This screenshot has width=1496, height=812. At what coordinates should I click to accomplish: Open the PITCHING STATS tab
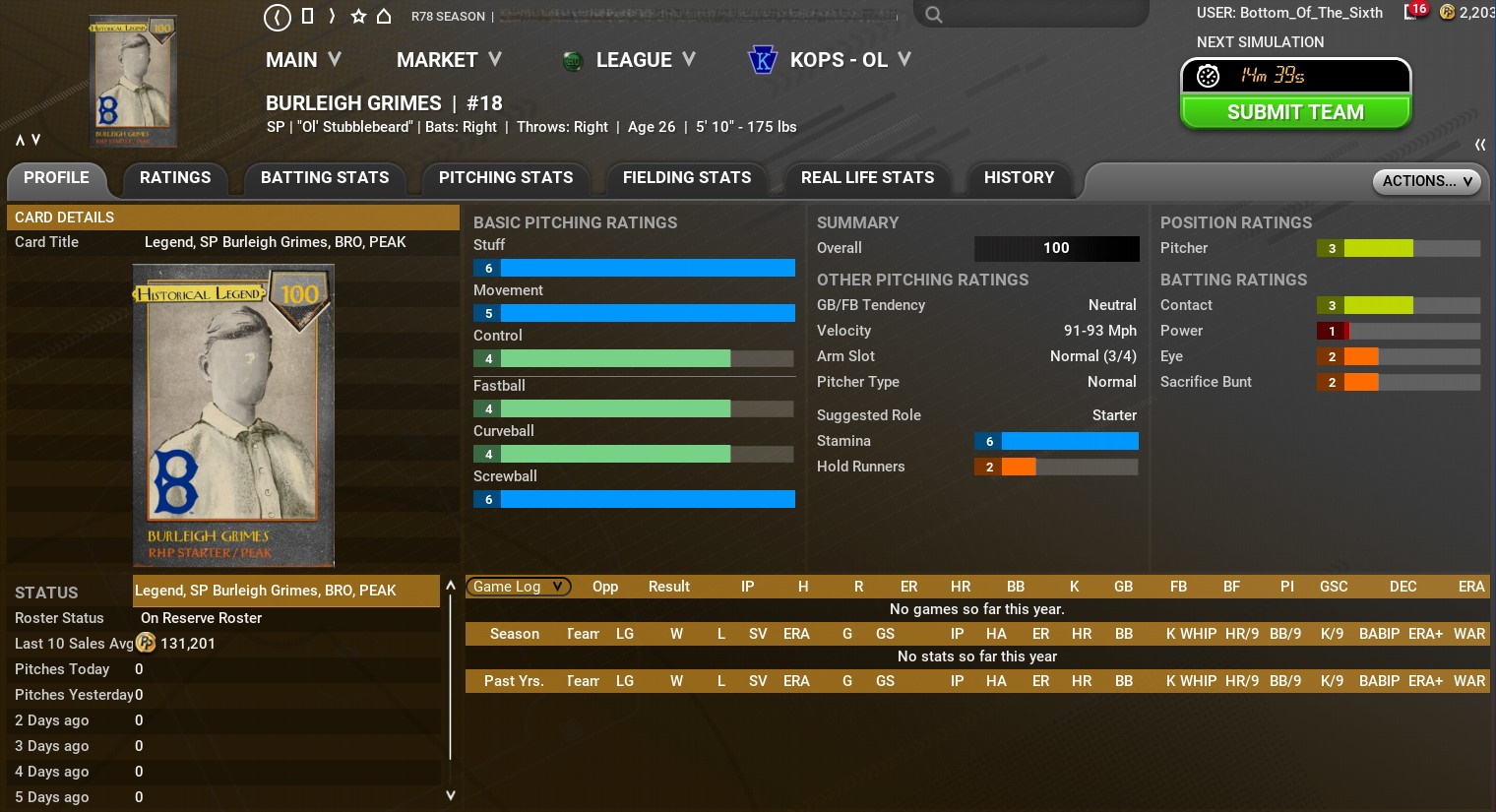coord(506,178)
